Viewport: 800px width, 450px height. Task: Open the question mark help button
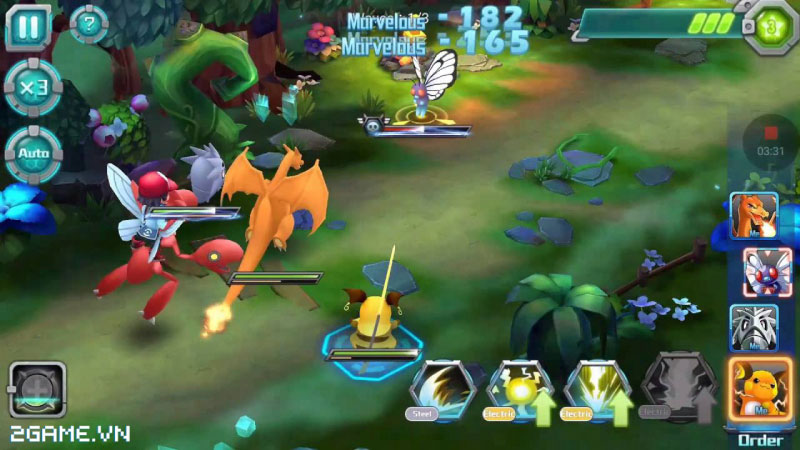pyautogui.click(x=89, y=24)
